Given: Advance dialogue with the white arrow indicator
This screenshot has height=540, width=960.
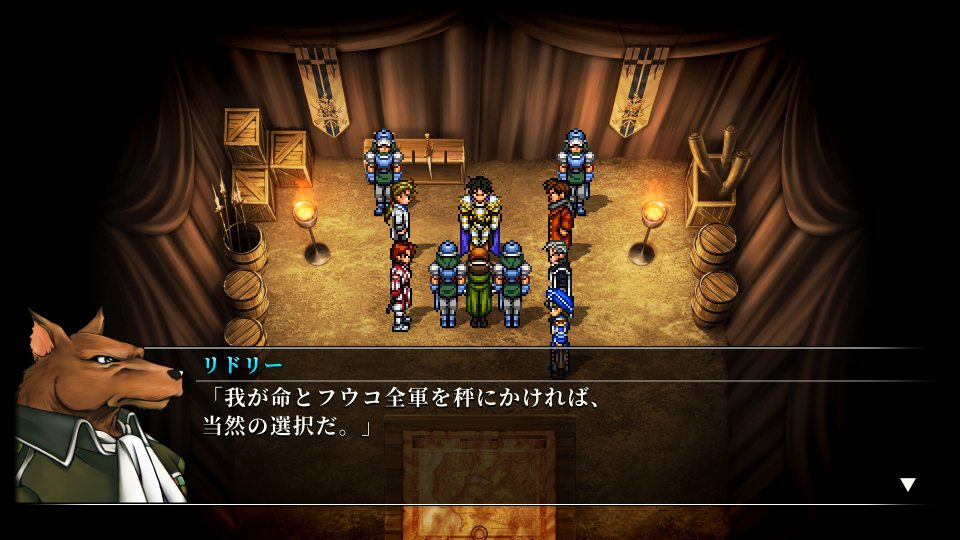Looking at the screenshot, I should pyautogui.click(x=907, y=485).
